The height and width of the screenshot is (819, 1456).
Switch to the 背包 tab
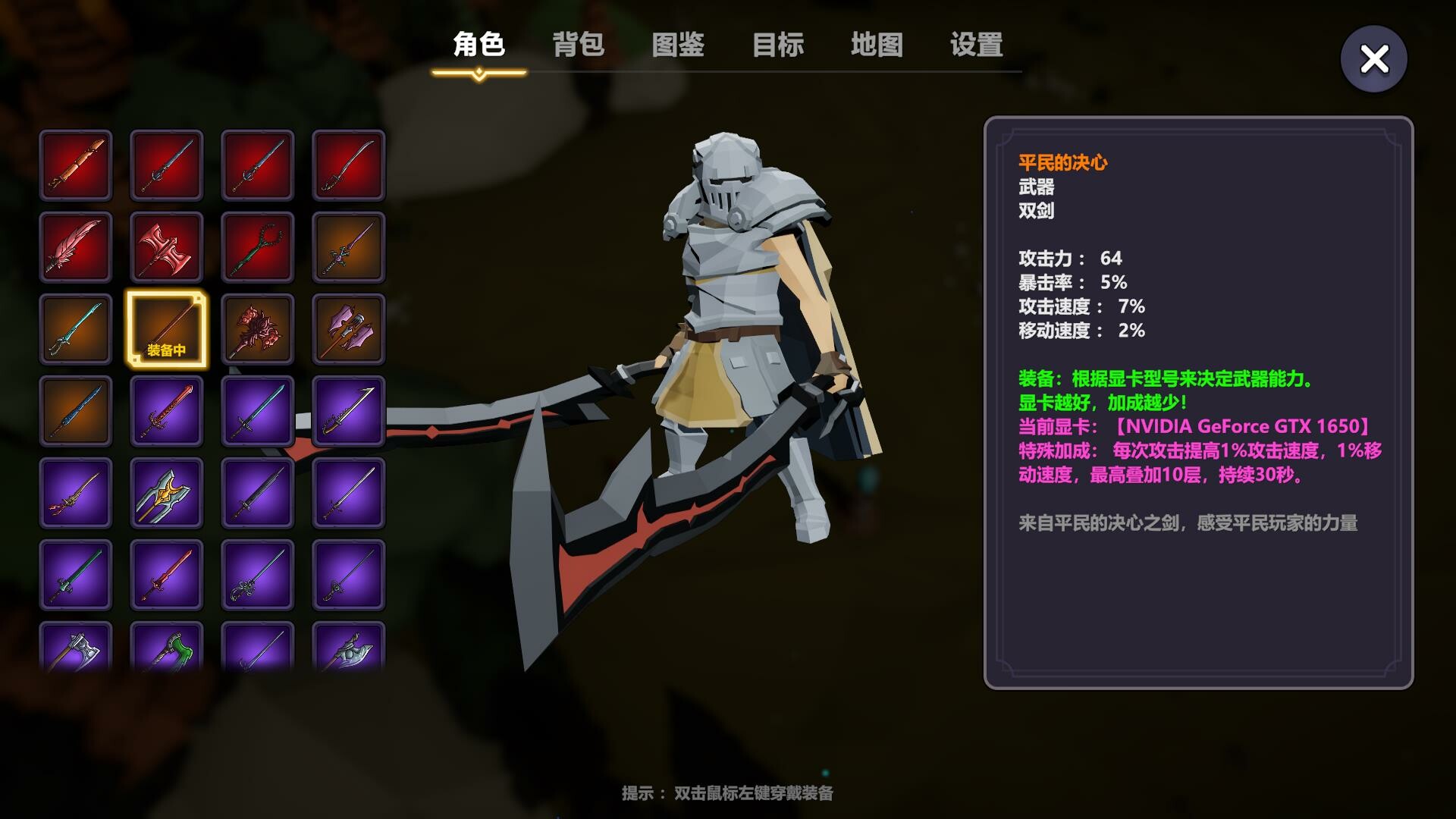click(578, 45)
